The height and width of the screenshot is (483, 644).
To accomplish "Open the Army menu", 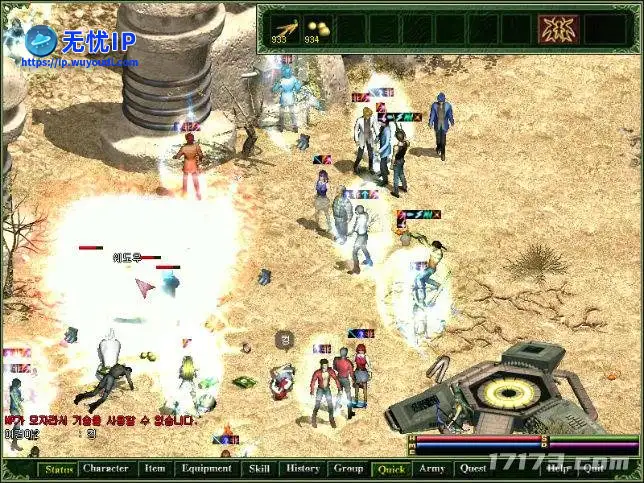I will point(432,468).
